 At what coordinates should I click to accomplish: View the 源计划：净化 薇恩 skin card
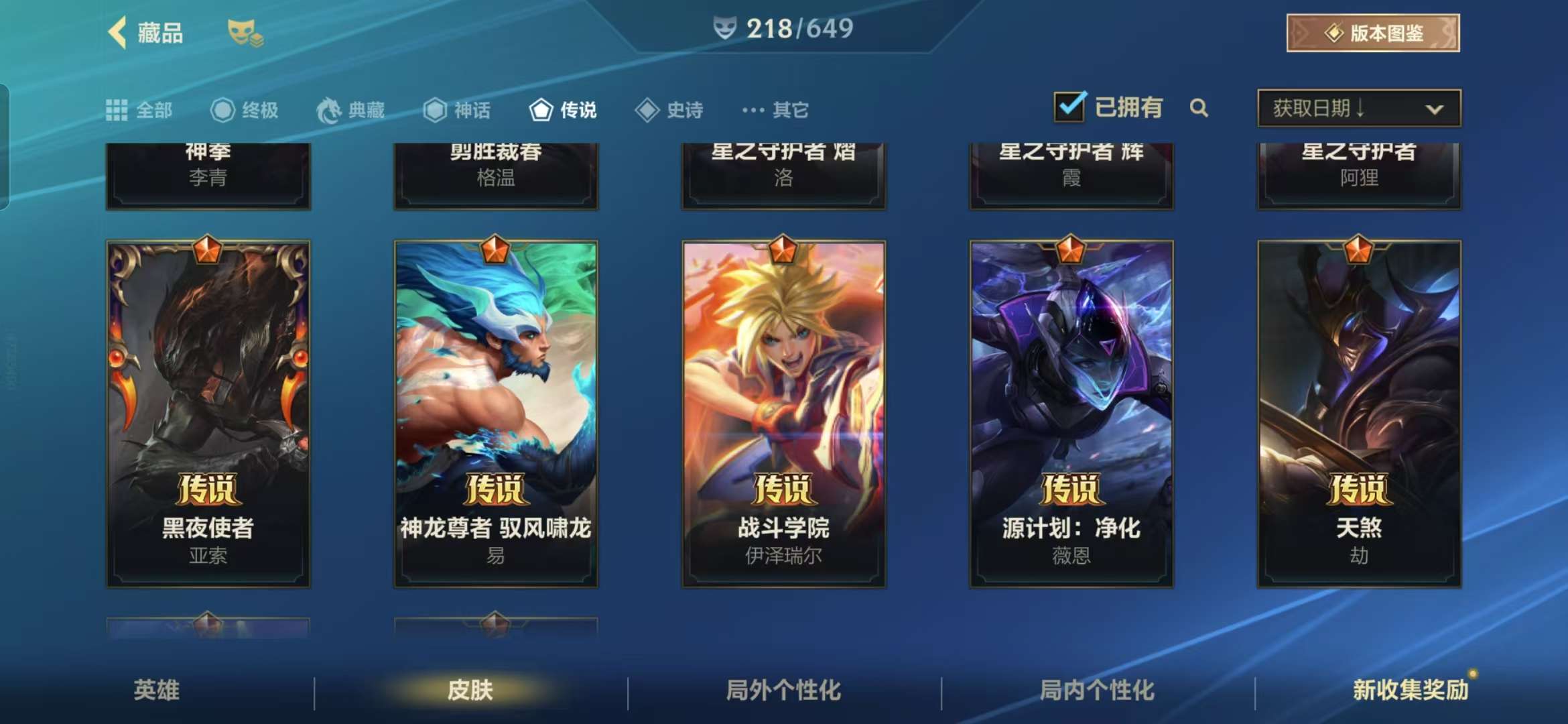click(x=1071, y=414)
